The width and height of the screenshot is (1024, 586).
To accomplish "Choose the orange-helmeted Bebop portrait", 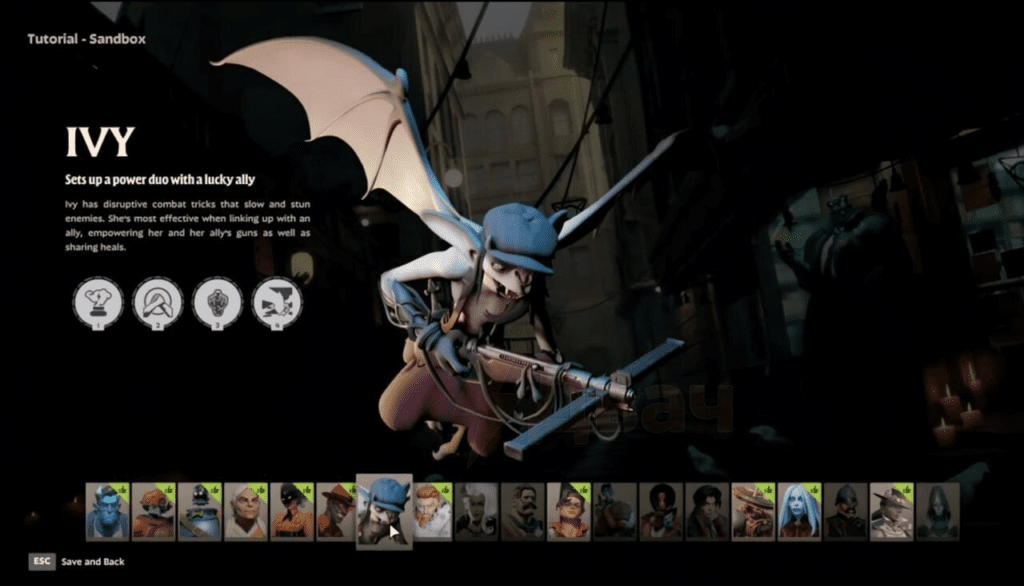I will coord(154,511).
